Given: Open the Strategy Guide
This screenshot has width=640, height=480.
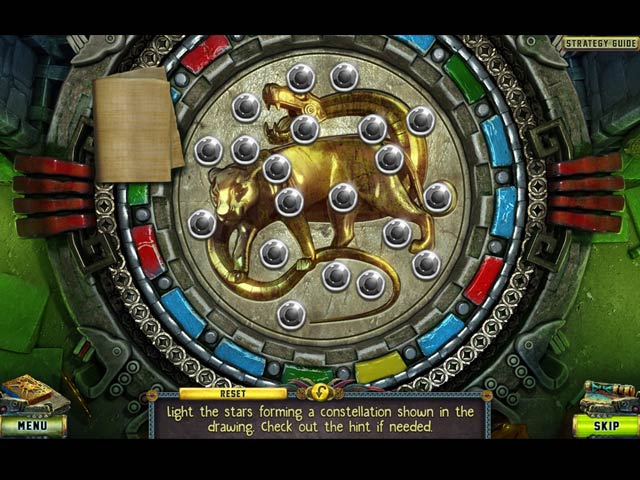Looking at the screenshot, I should point(600,43).
